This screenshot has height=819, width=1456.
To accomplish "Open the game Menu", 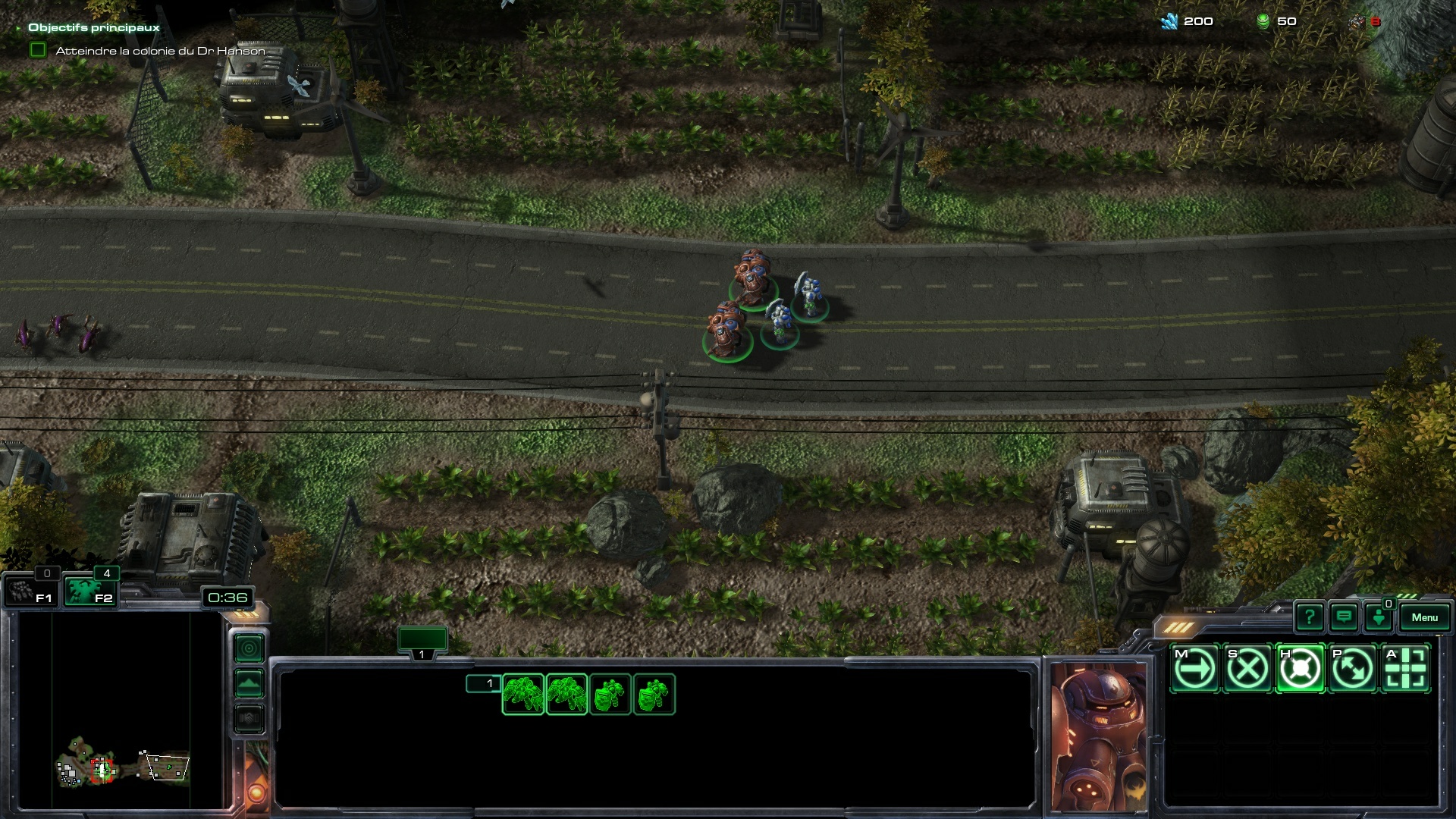I will [1424, 617].
